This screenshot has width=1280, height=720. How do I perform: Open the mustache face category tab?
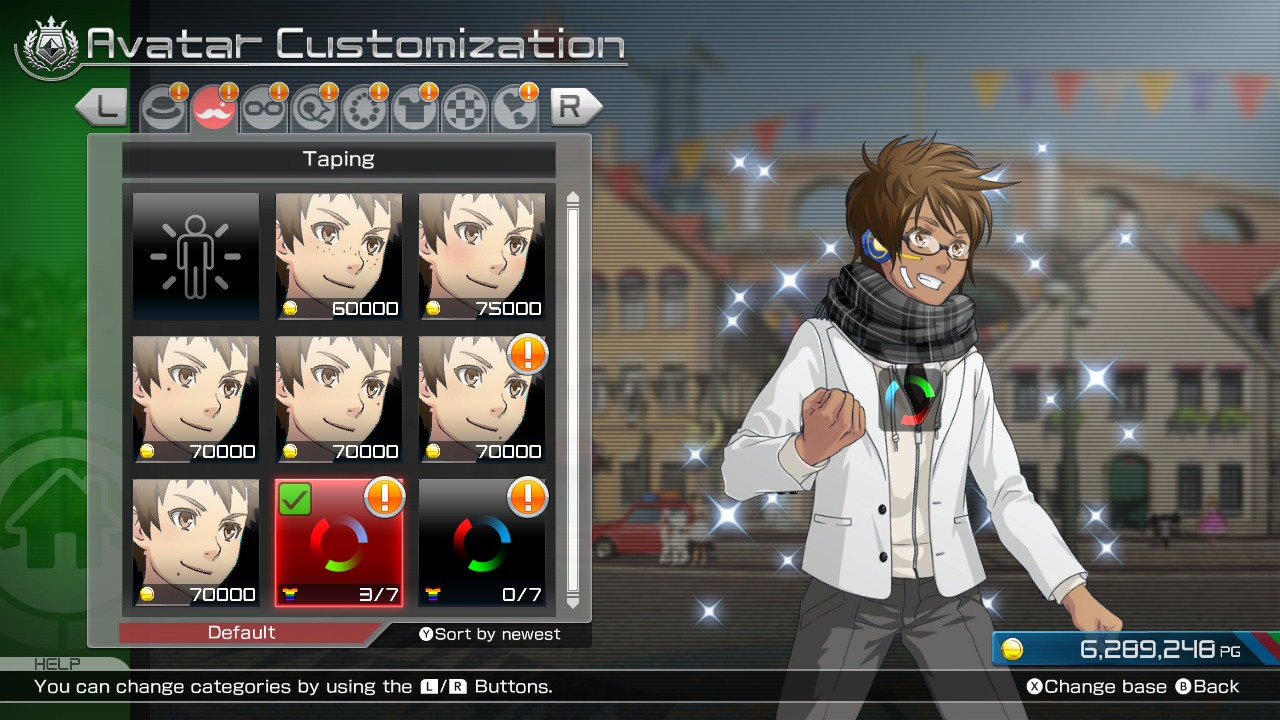213,109
